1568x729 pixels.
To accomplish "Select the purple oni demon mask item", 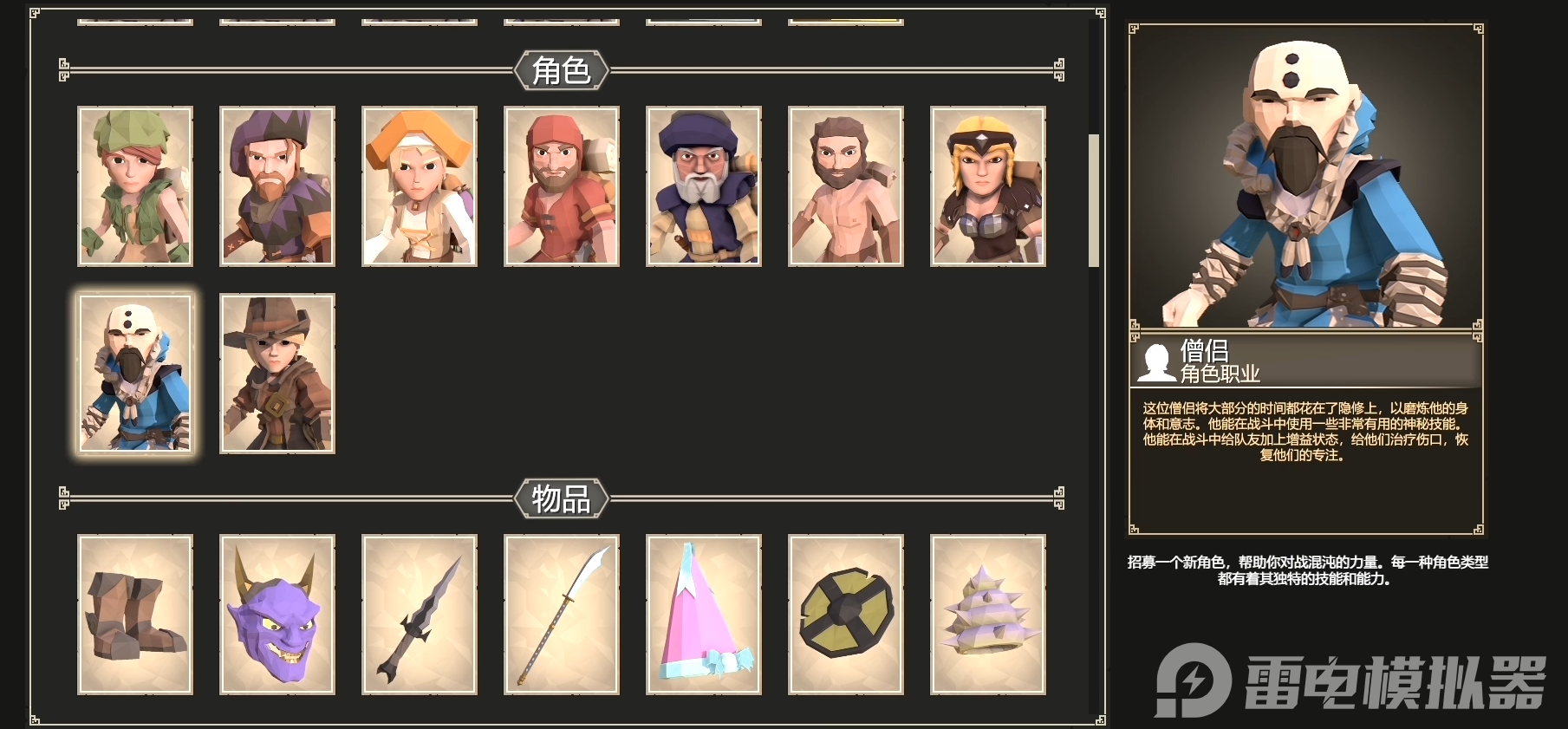I will pyautogui.click(x=277, y=615).
